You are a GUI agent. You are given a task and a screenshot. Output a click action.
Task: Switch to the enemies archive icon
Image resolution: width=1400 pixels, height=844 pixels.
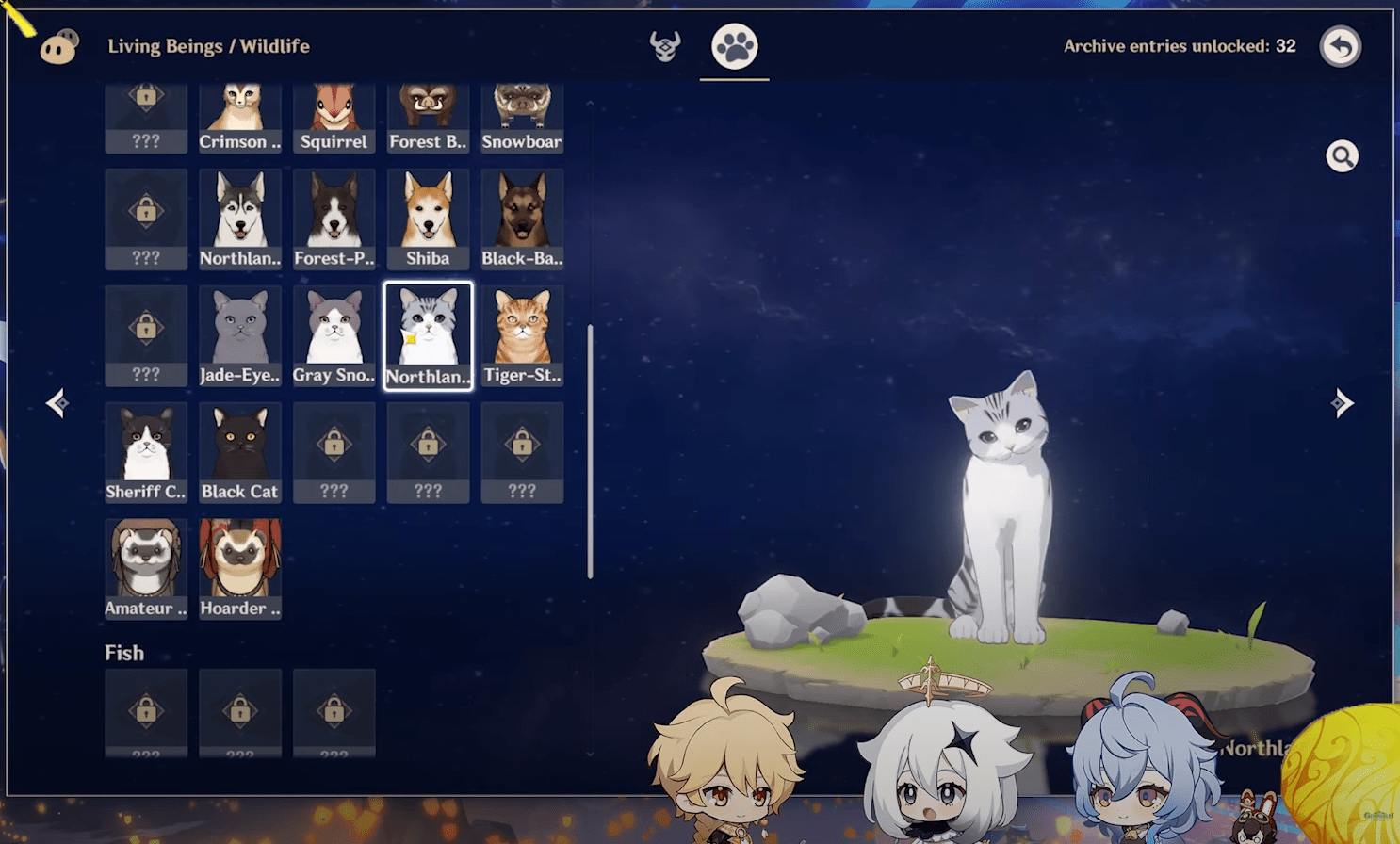tap(664, 45)
